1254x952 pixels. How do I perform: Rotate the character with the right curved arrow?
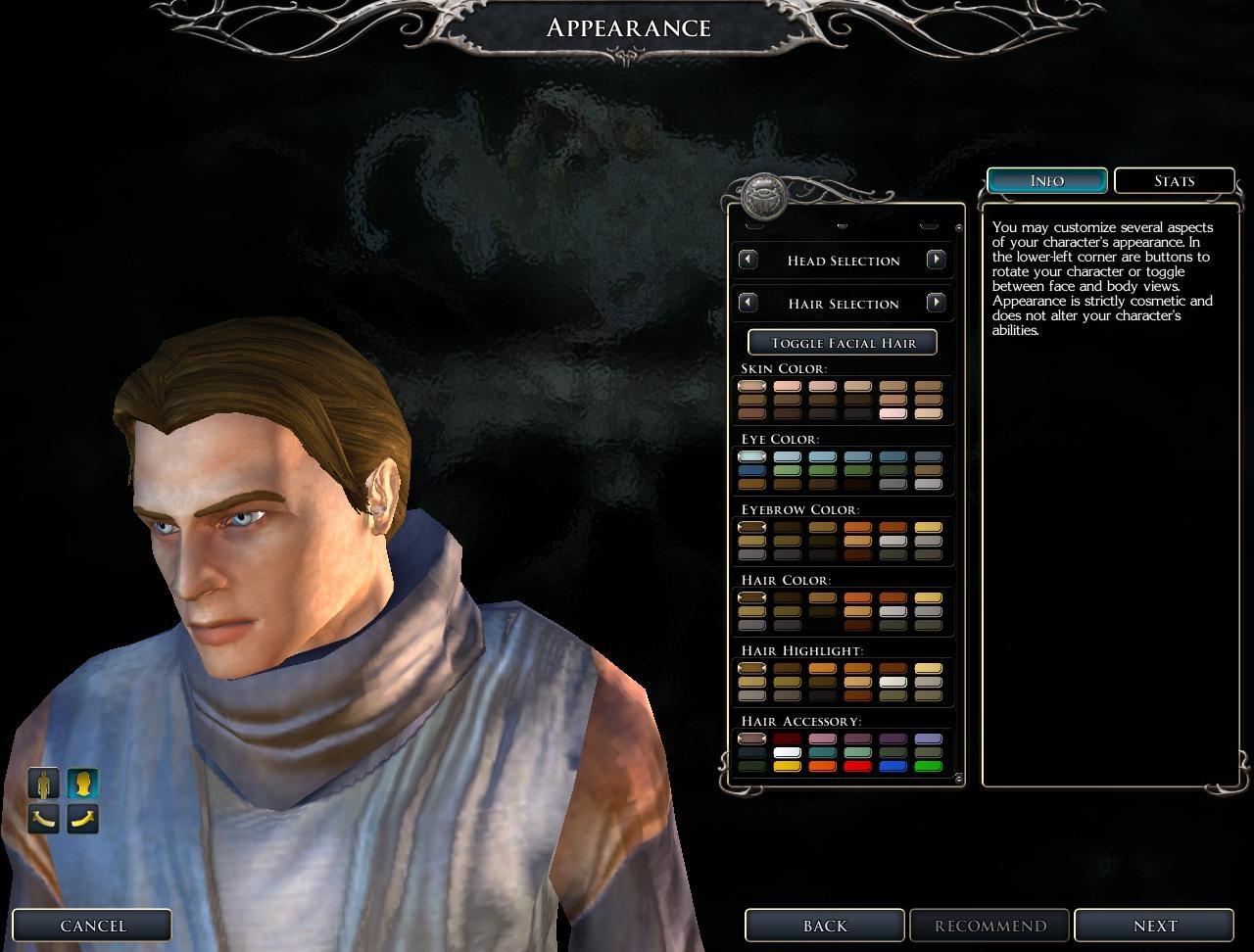pos(83,818)
